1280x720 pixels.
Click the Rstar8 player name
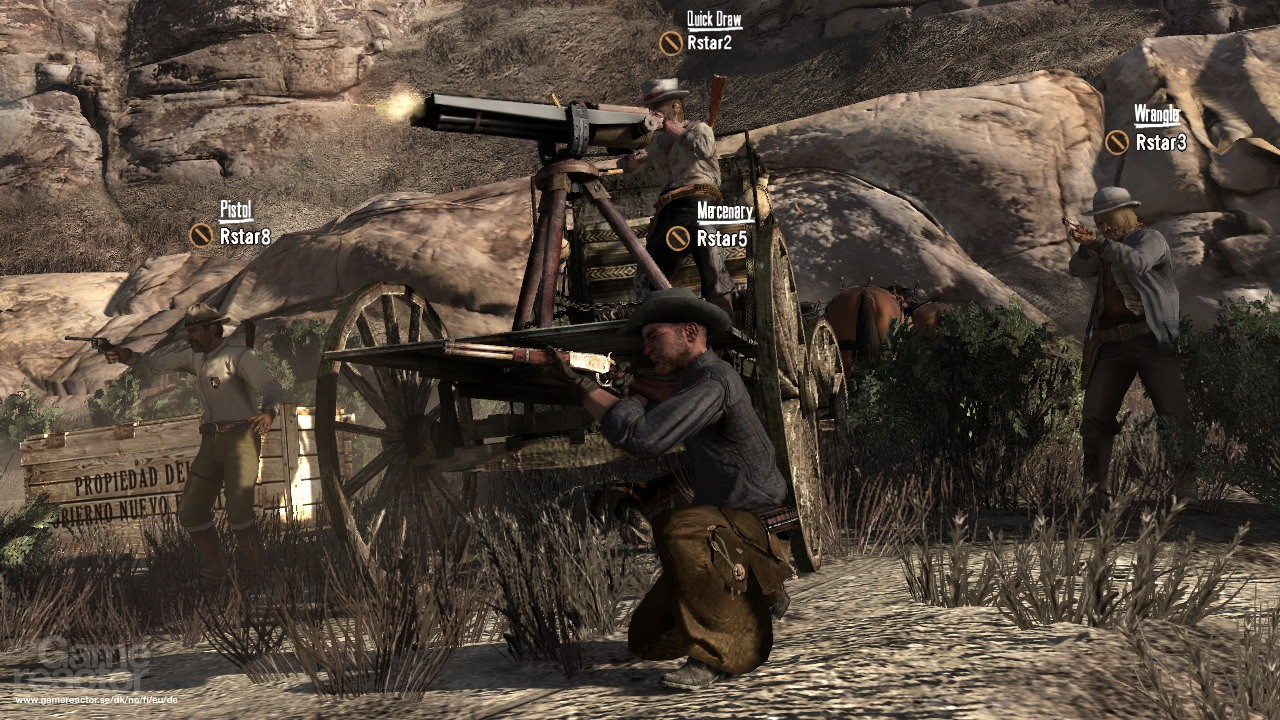point(247,236)
